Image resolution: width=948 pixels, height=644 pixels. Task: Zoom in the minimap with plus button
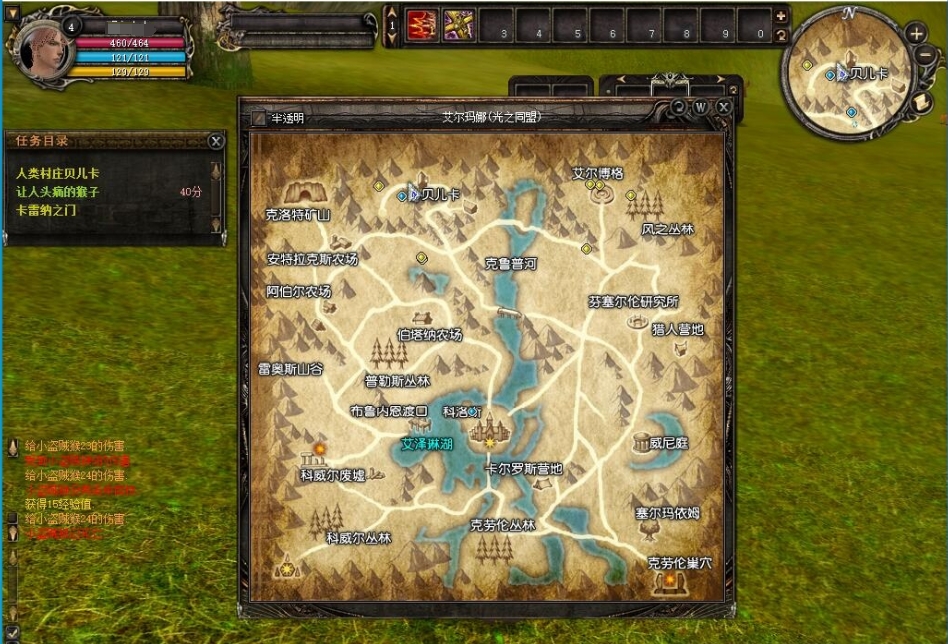(x=917, y=33)
